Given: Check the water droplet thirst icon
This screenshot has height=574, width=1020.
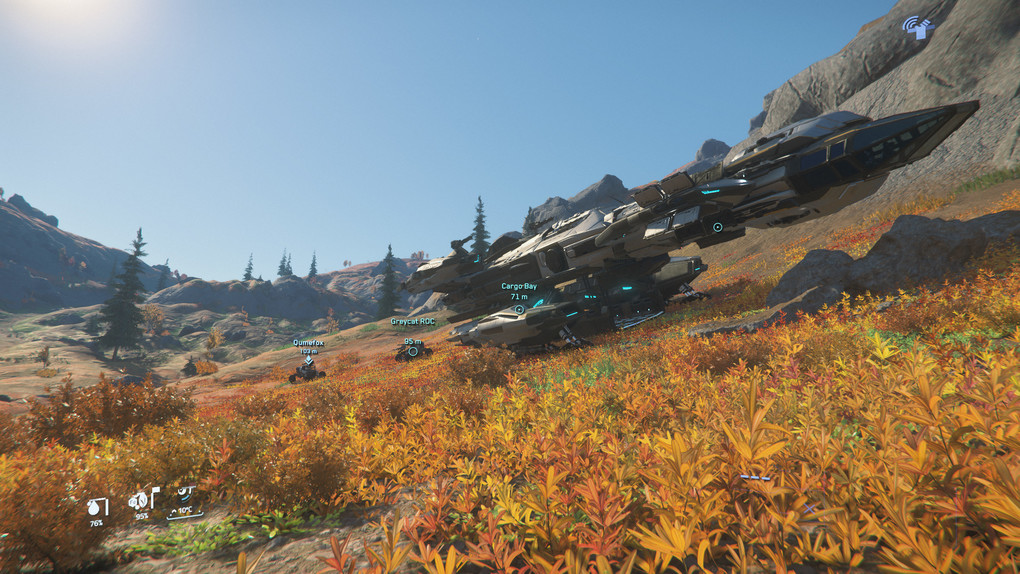Looking at the screenshot, I should 96,507.
